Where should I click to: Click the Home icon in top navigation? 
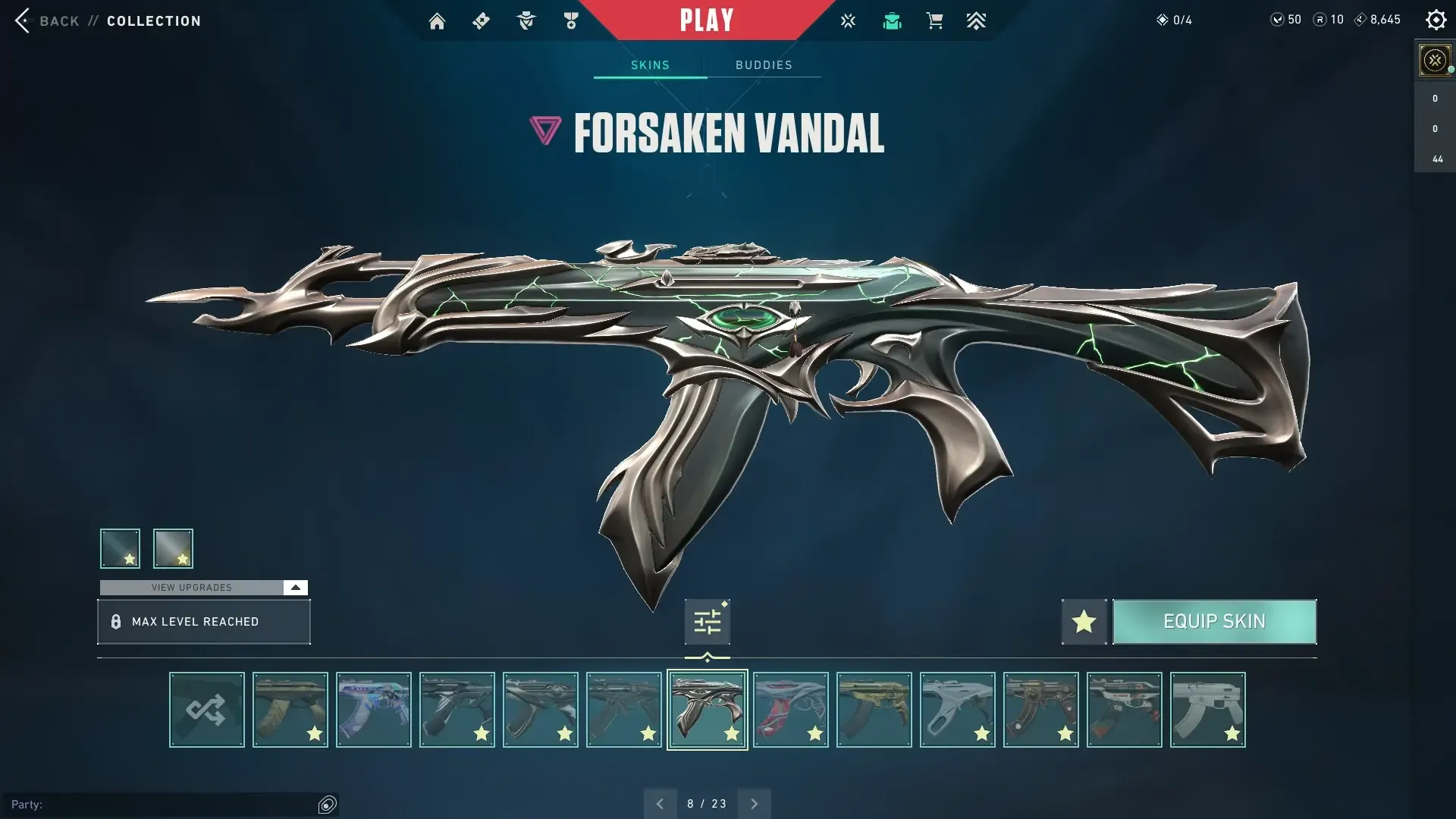437,20
